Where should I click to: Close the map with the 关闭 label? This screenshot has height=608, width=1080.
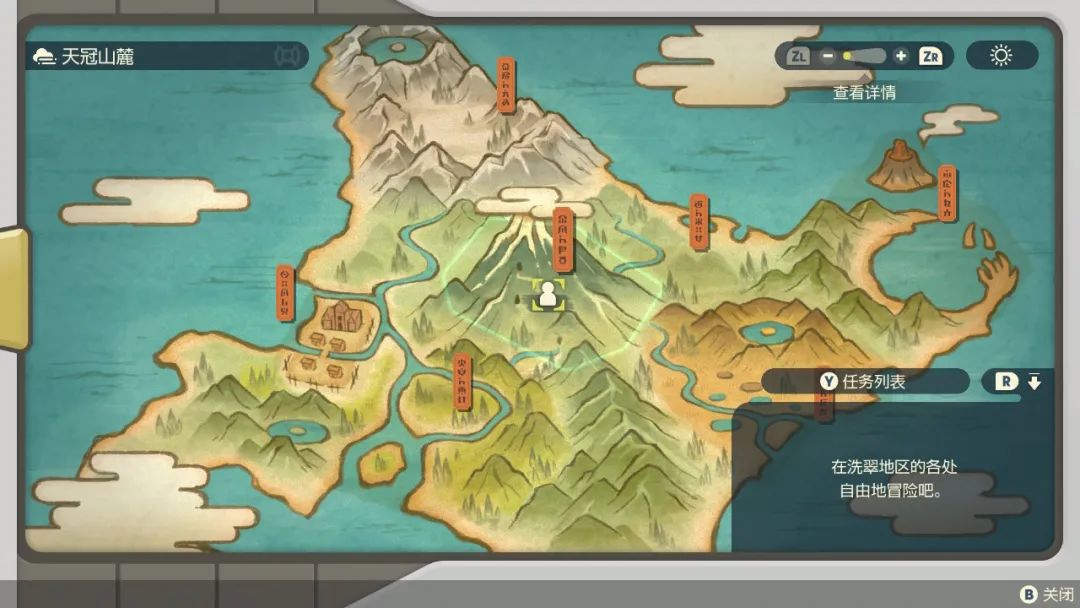[1046, 595]
